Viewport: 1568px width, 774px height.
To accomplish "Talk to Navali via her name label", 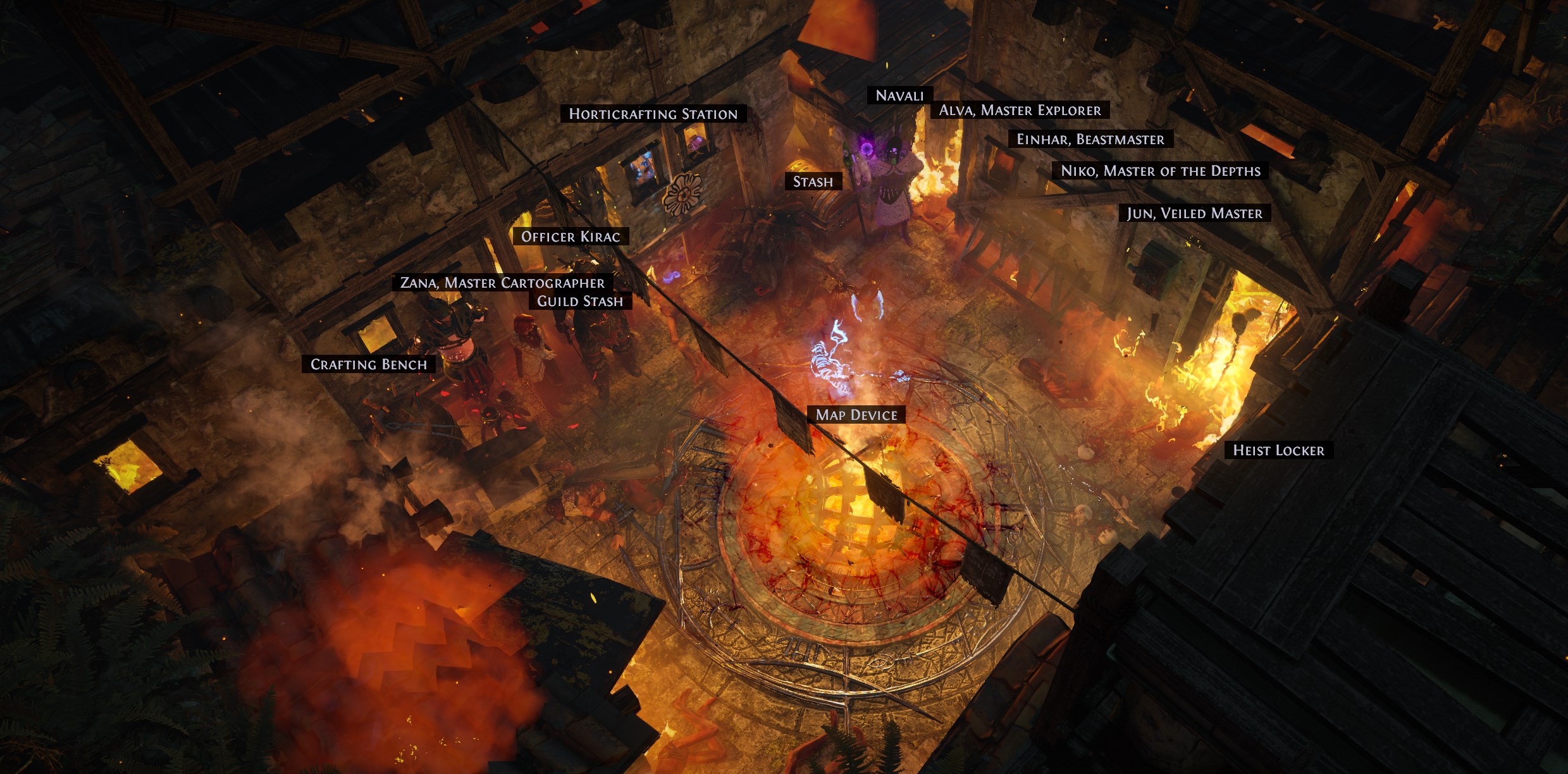I will [x=899, y=95].
